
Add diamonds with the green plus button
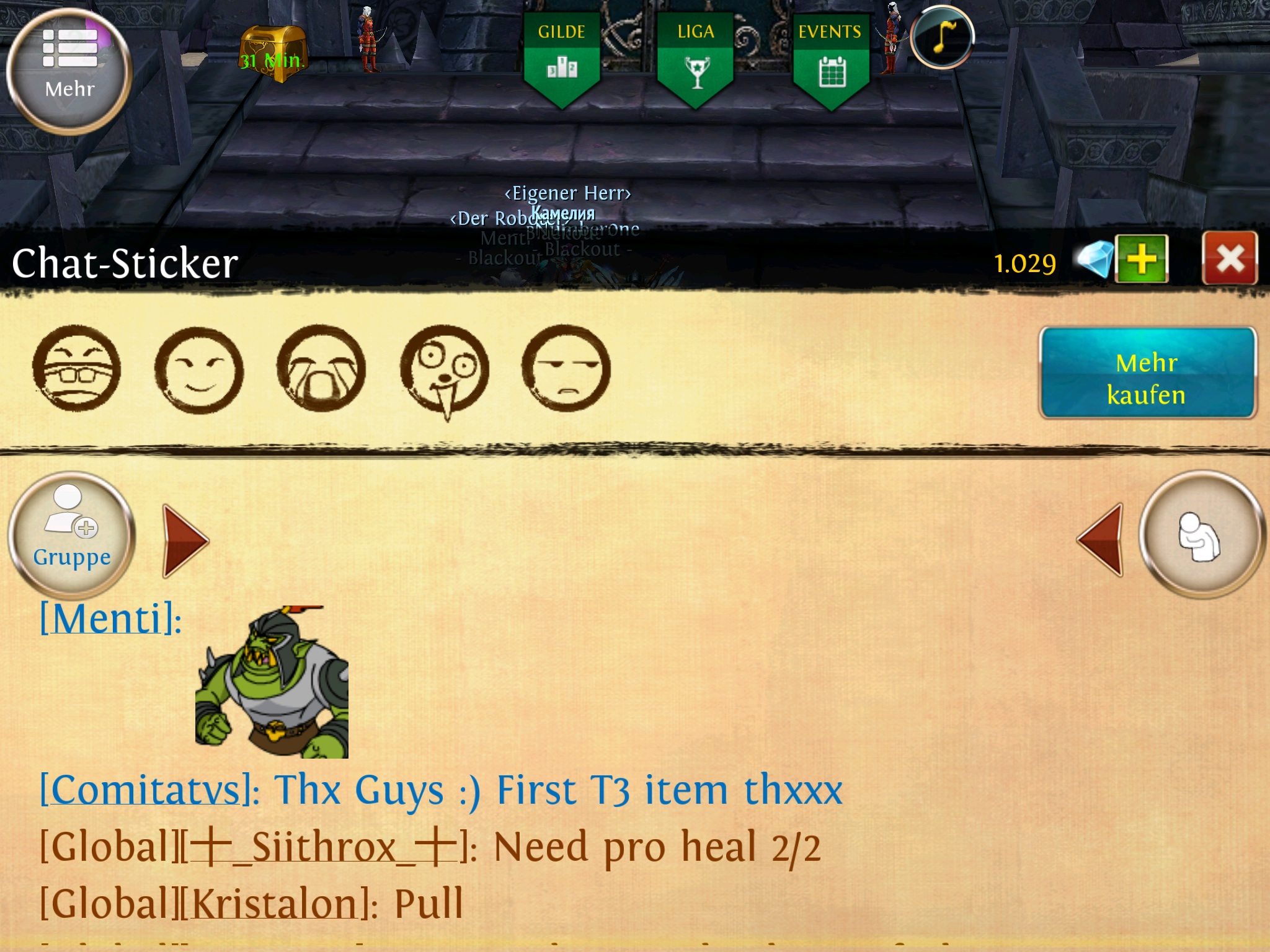[1142, 259]
